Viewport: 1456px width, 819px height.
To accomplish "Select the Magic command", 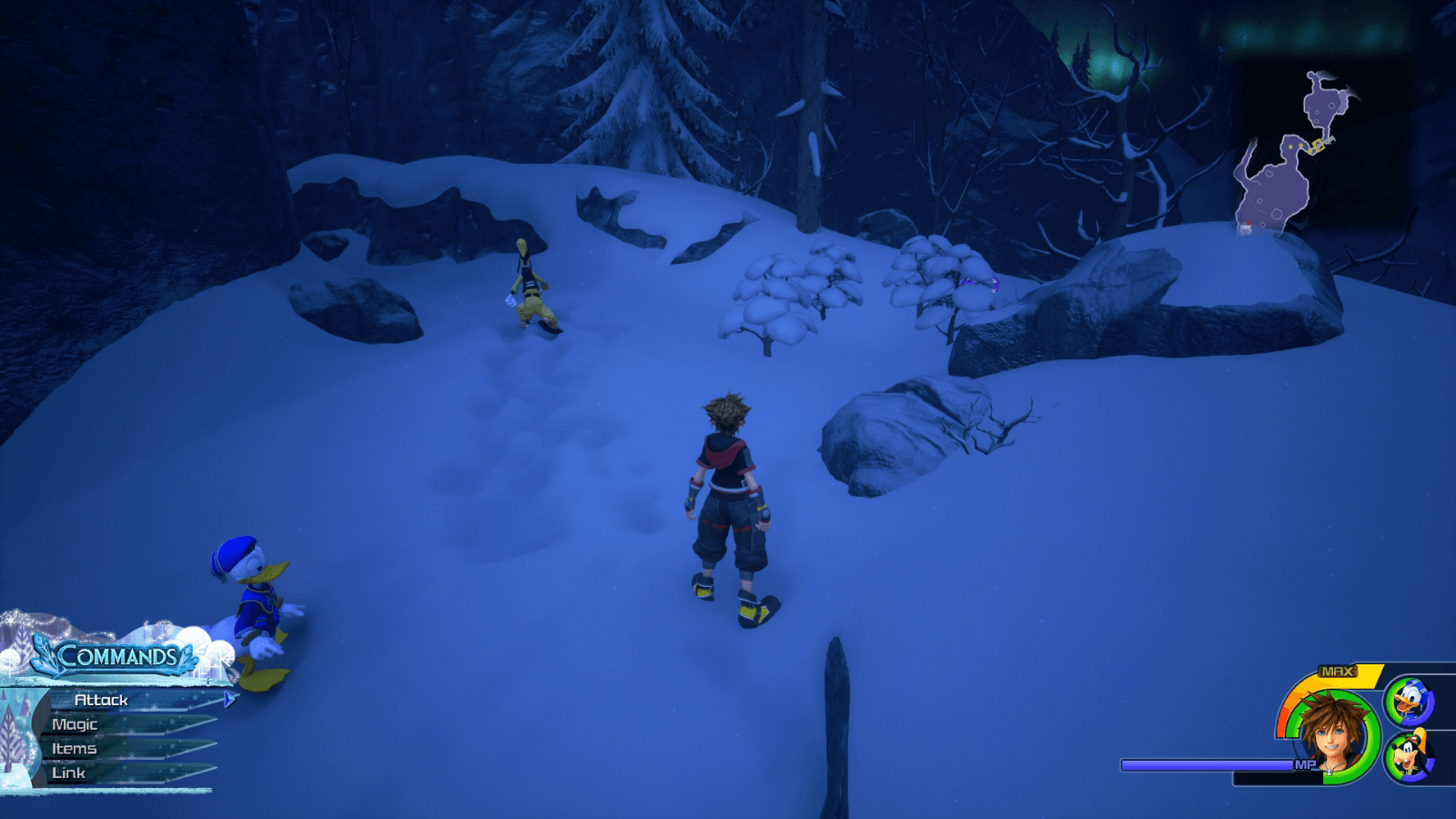I will [x=75, y=724].
